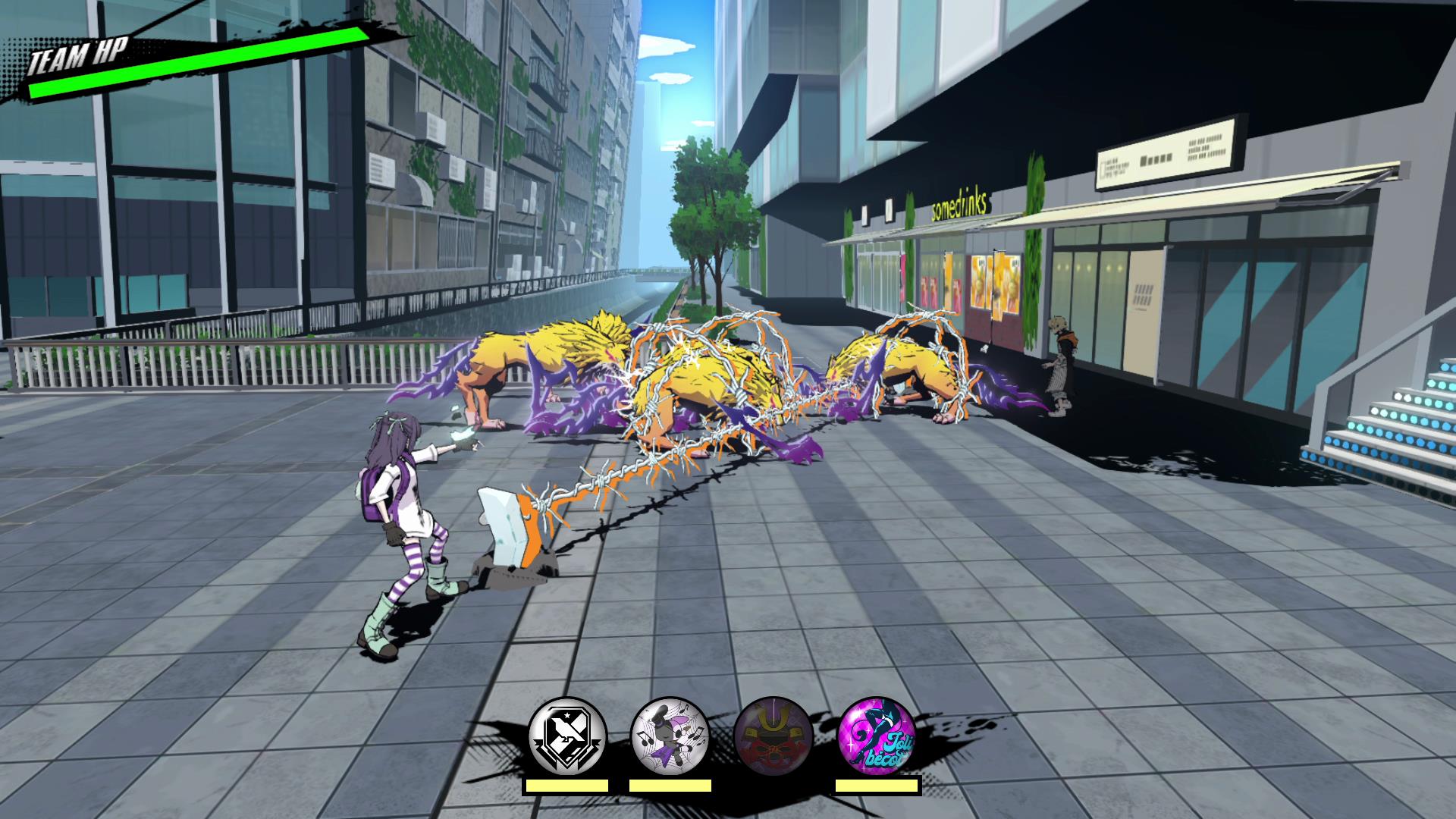Use the guitar-playing mascot pin
The image size is (1456, 819).
coord(670,736)
